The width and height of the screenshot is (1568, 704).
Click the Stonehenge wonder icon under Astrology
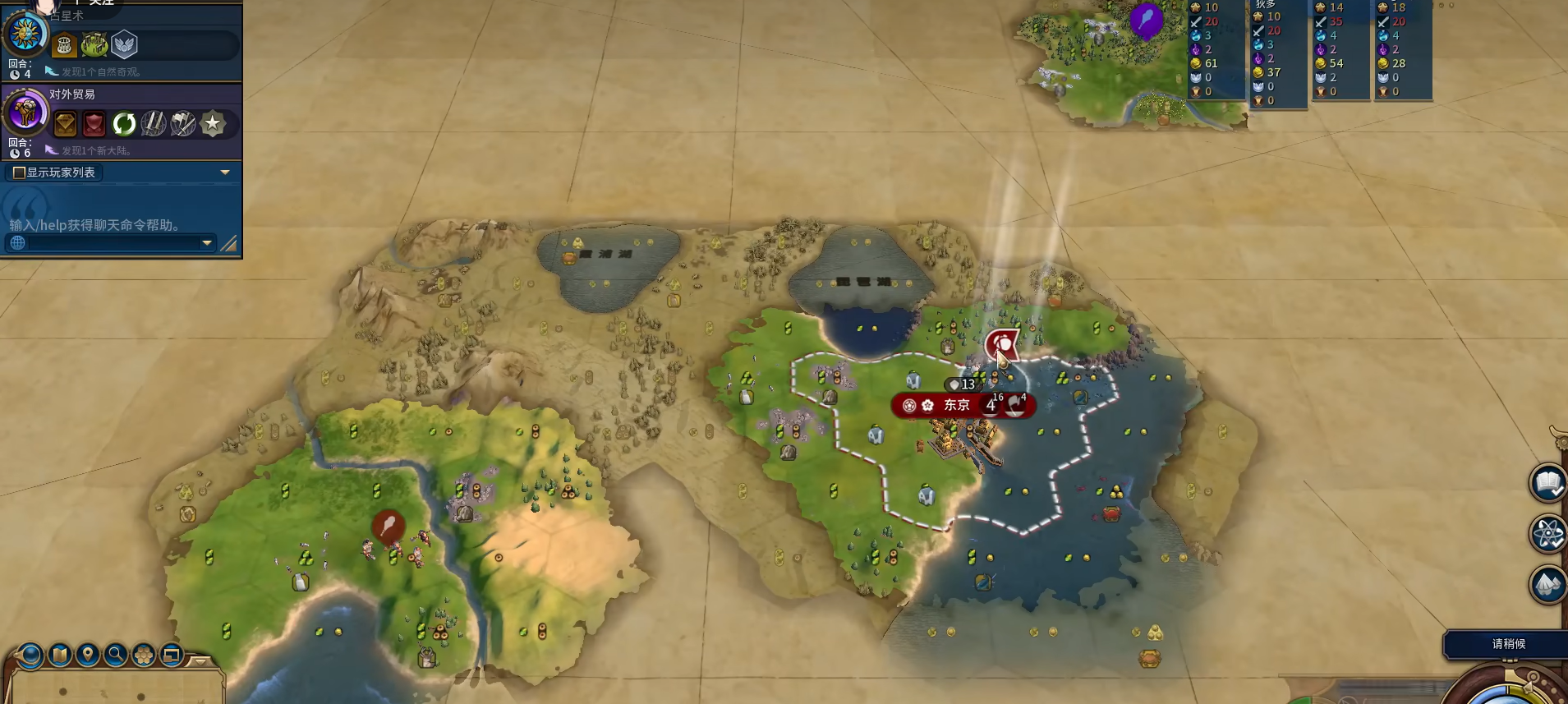pos(65,45)
